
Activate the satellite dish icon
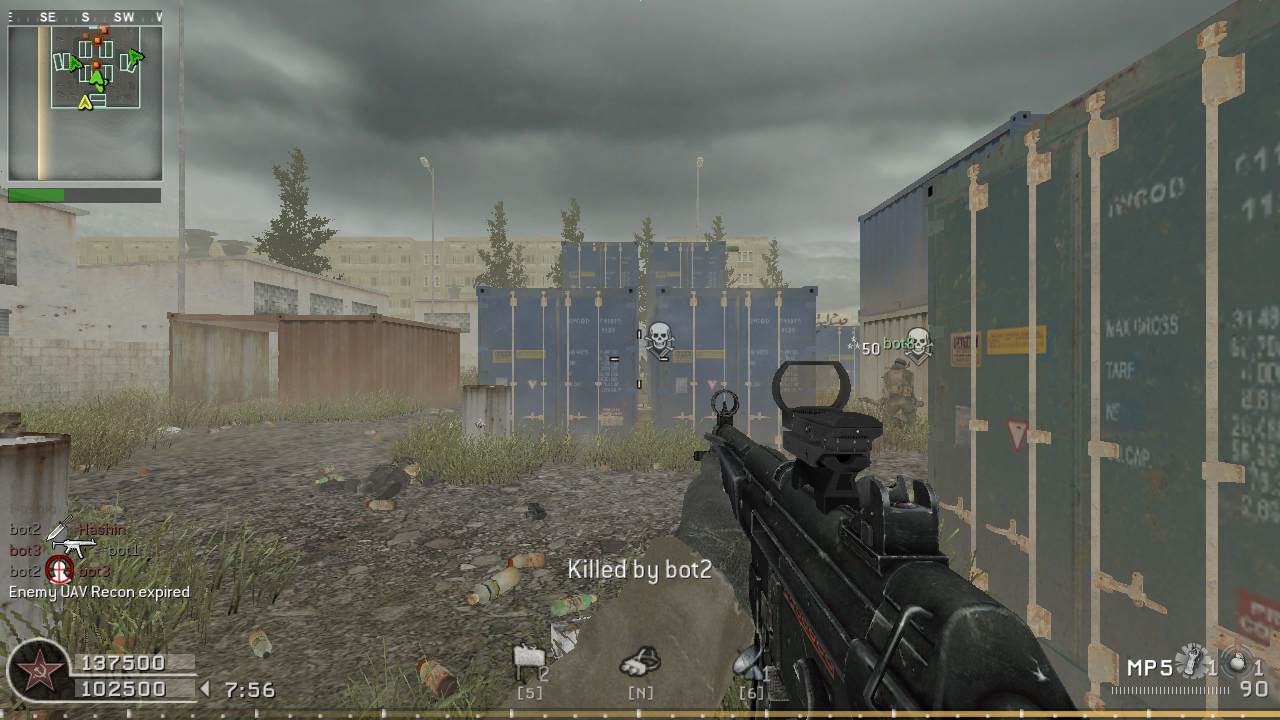tap(748, 660)
